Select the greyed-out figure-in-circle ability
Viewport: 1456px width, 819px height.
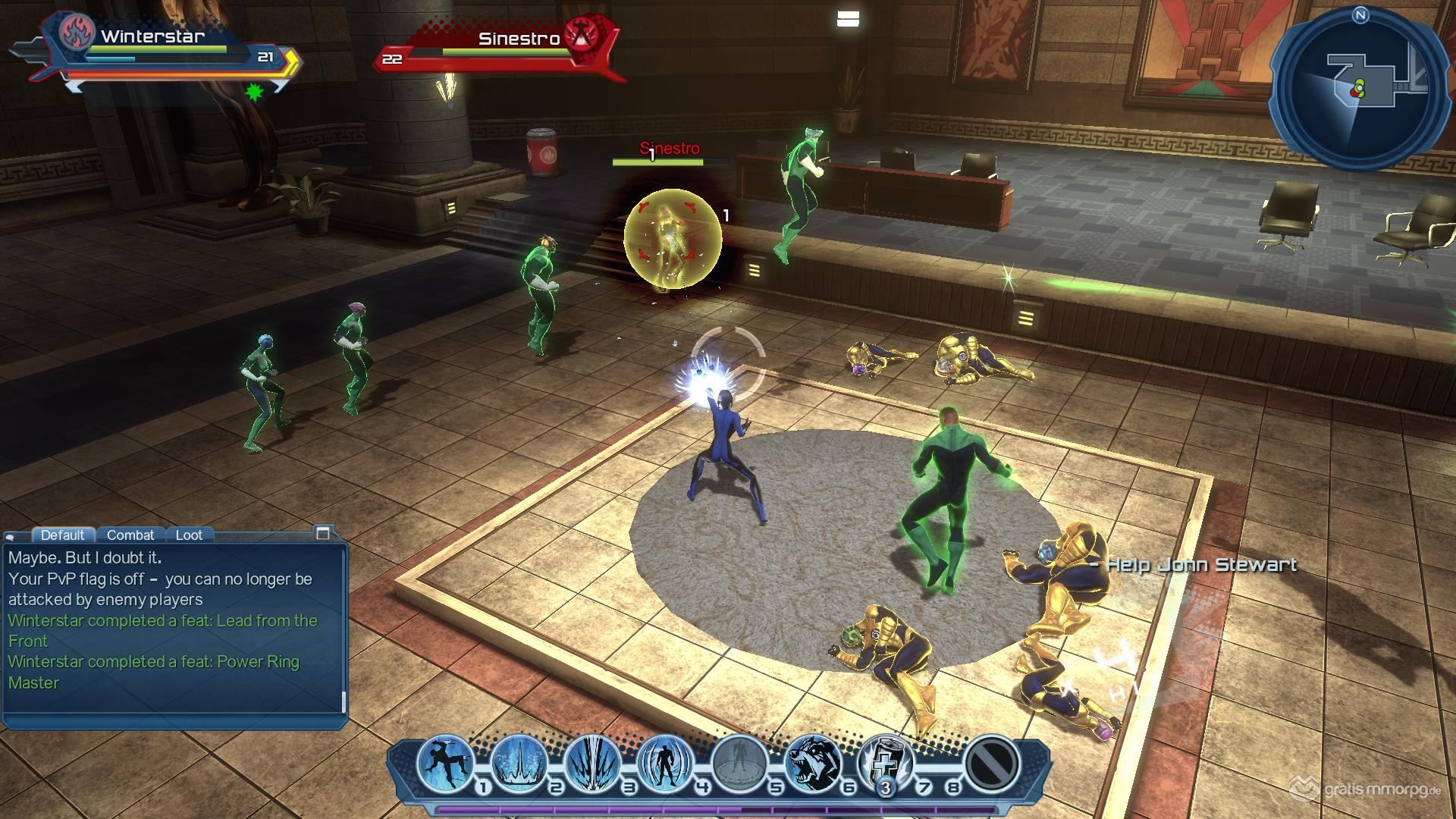740,763
